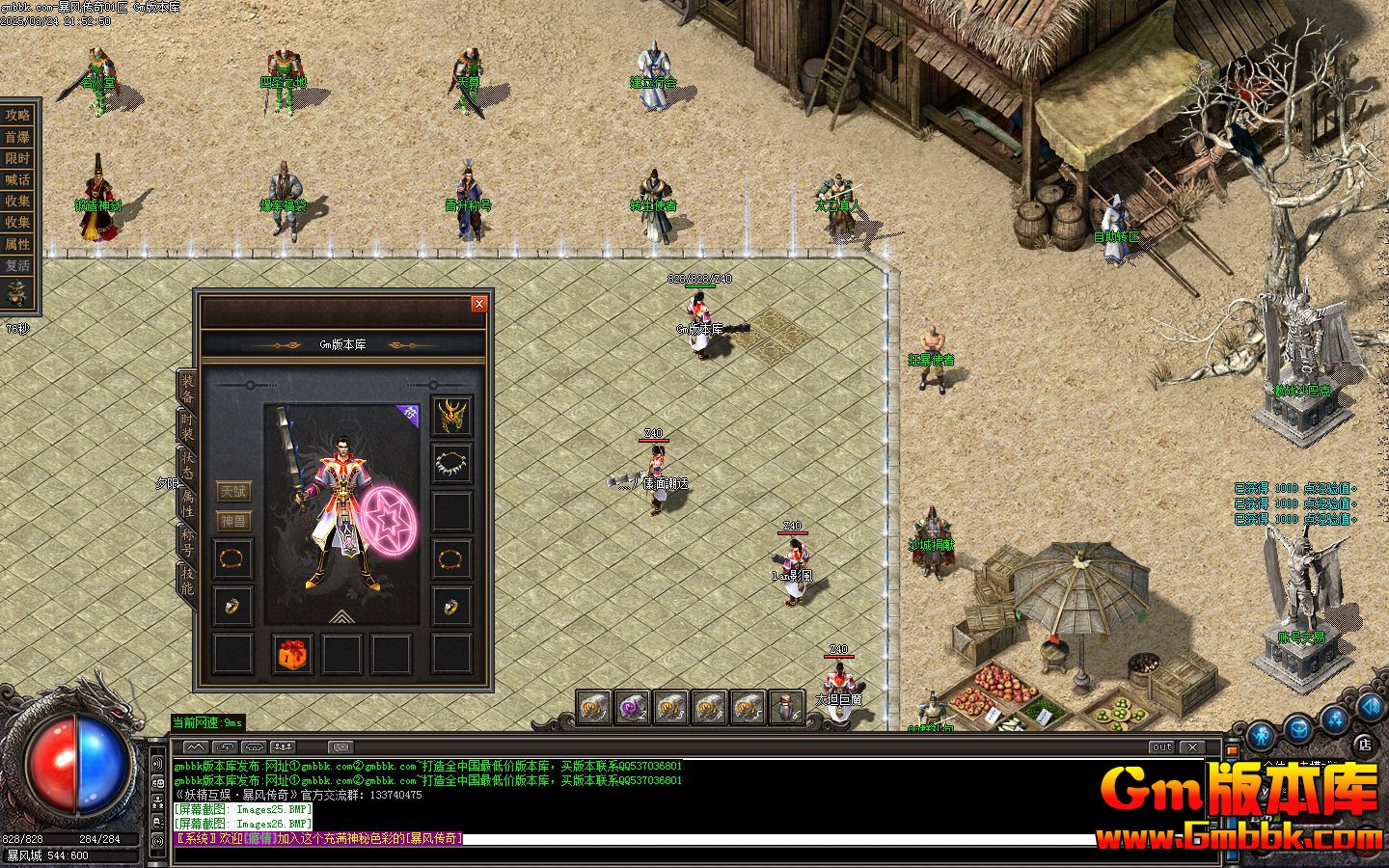Screen dimensions: 1389x868
Task: Use the potion bottle hotbar item
Action: (787, 708)
